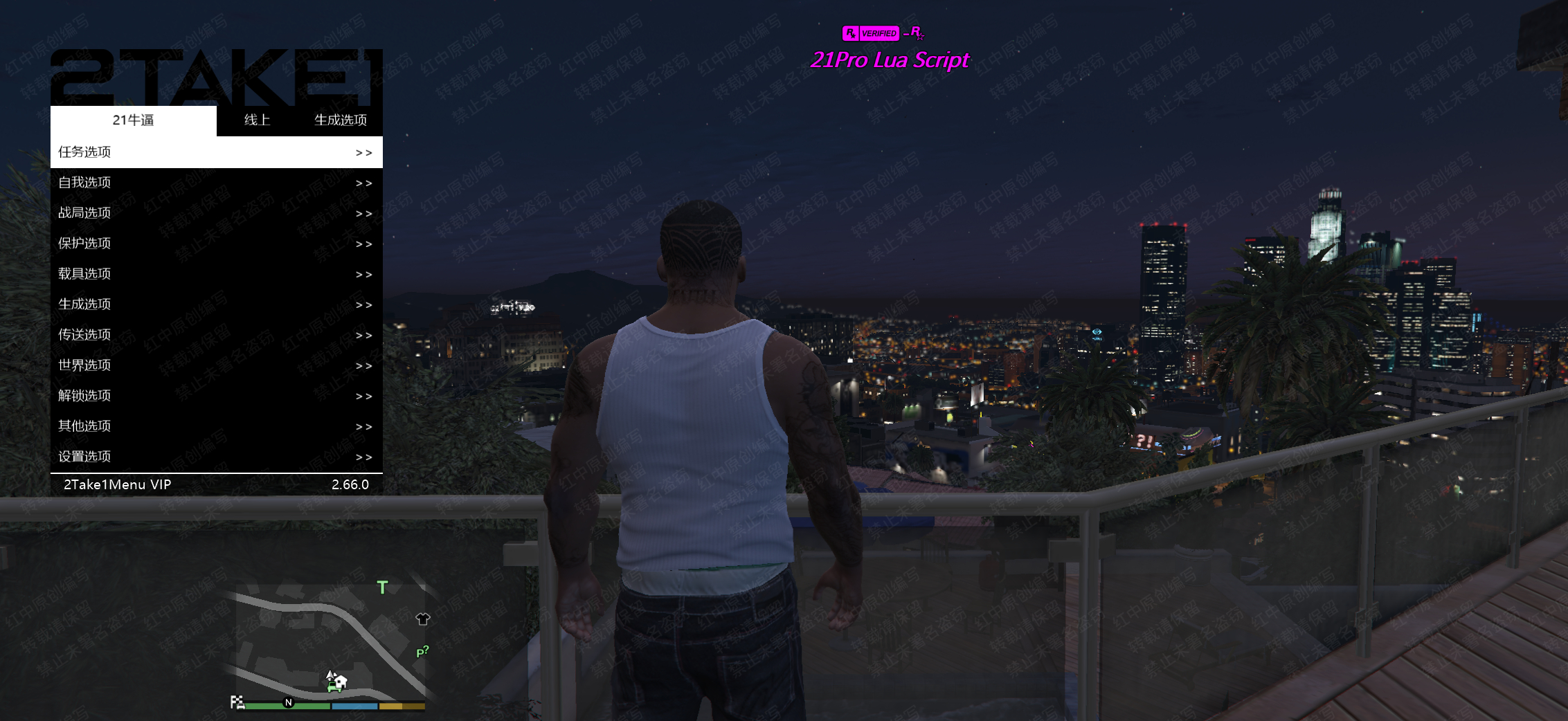Open the 传送选项 teleport entry
This screenshot has width=1568, height=721.
tap(216, 335)
